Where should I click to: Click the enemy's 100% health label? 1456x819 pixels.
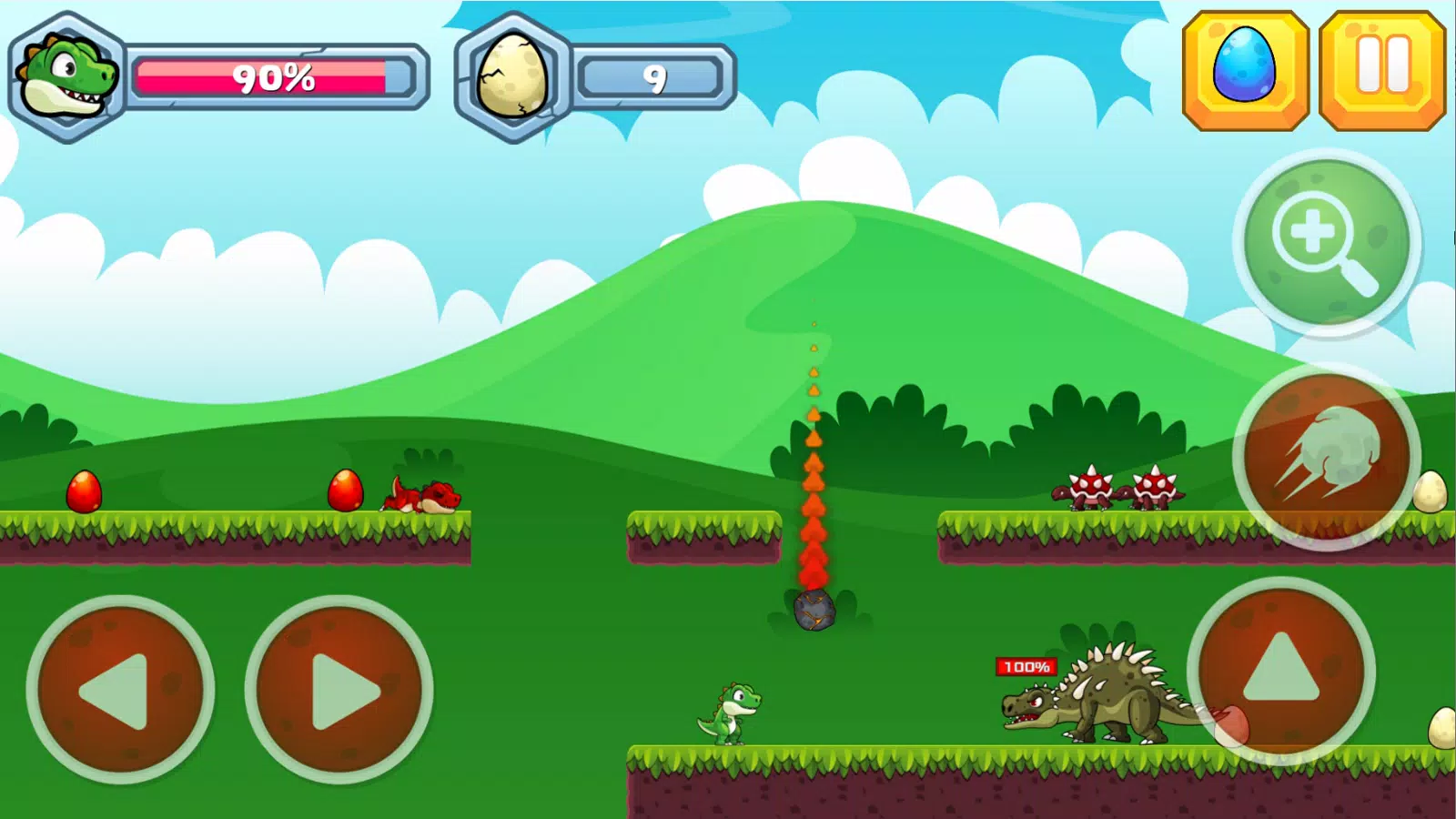pyautogui.click(x=1025, y=667)
